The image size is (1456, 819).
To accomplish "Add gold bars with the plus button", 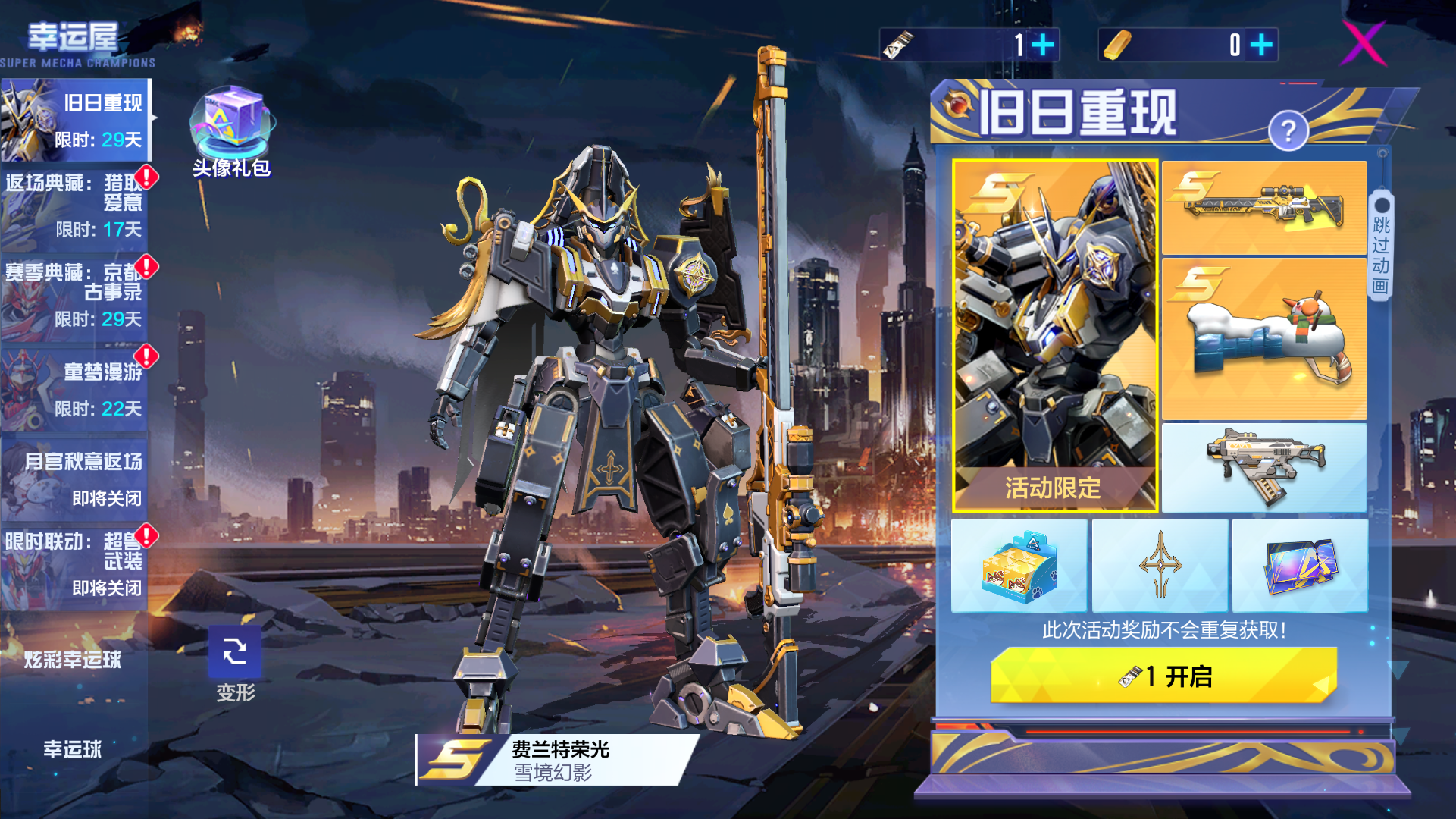I will (x=1261, y=45).
